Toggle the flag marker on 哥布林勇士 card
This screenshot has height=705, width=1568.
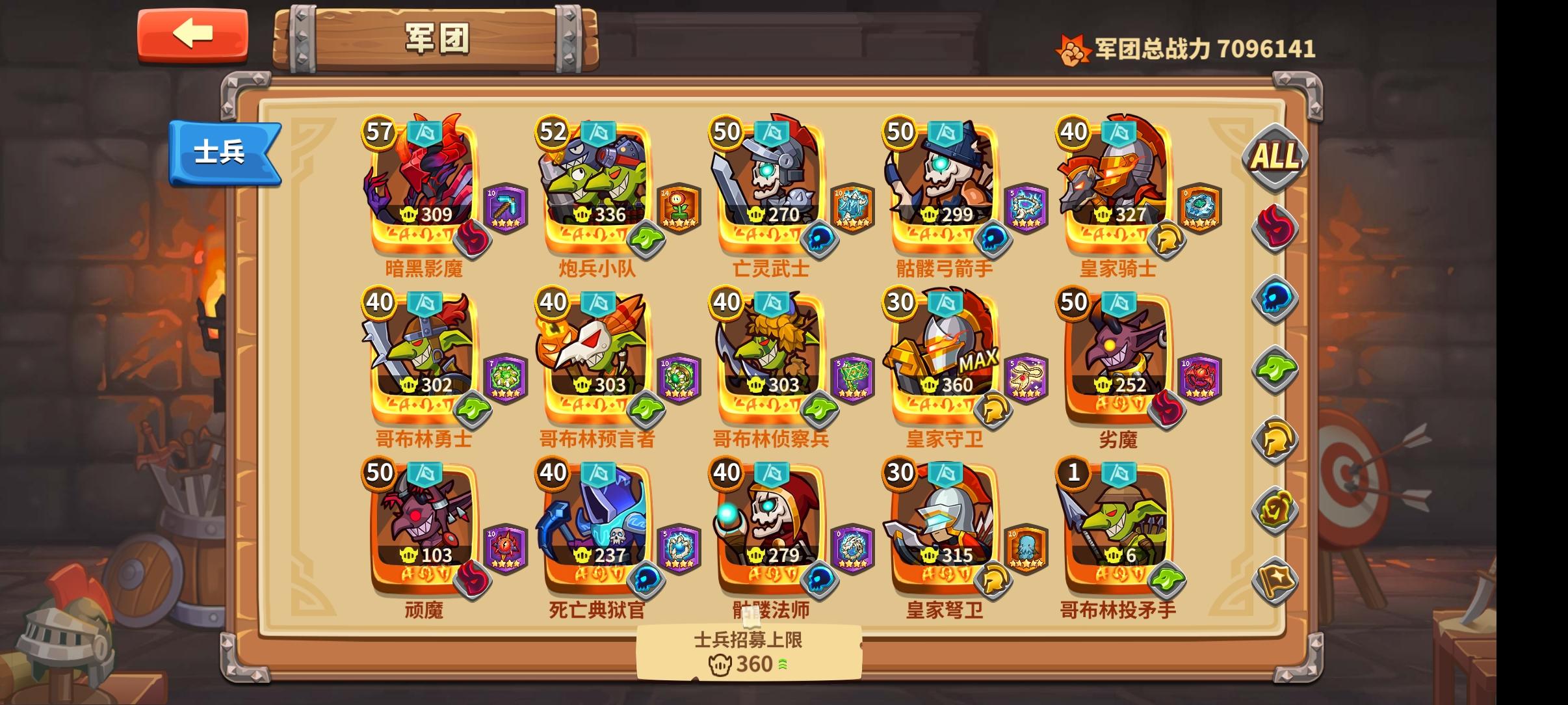[425, 302]
